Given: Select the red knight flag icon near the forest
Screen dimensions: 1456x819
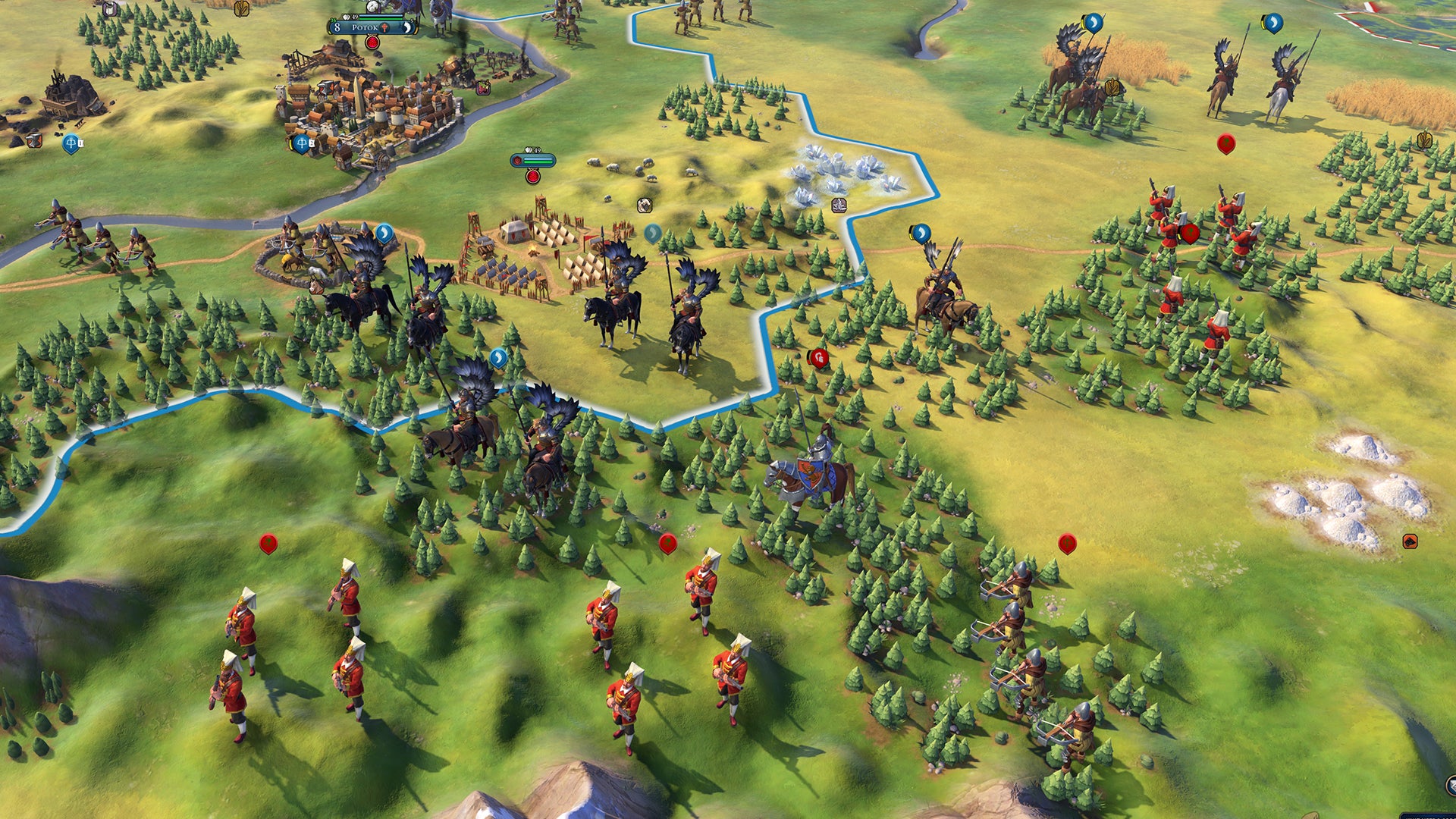Looking at the screenshot, I should pos(821,358).
